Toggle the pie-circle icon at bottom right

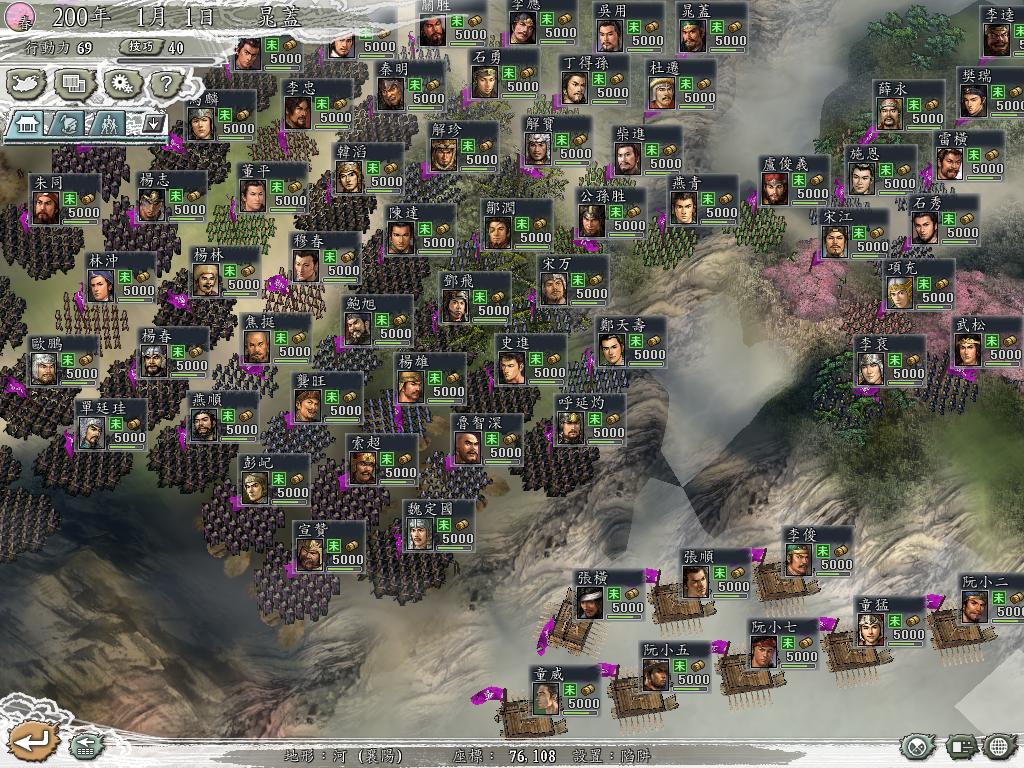[918, 746]
